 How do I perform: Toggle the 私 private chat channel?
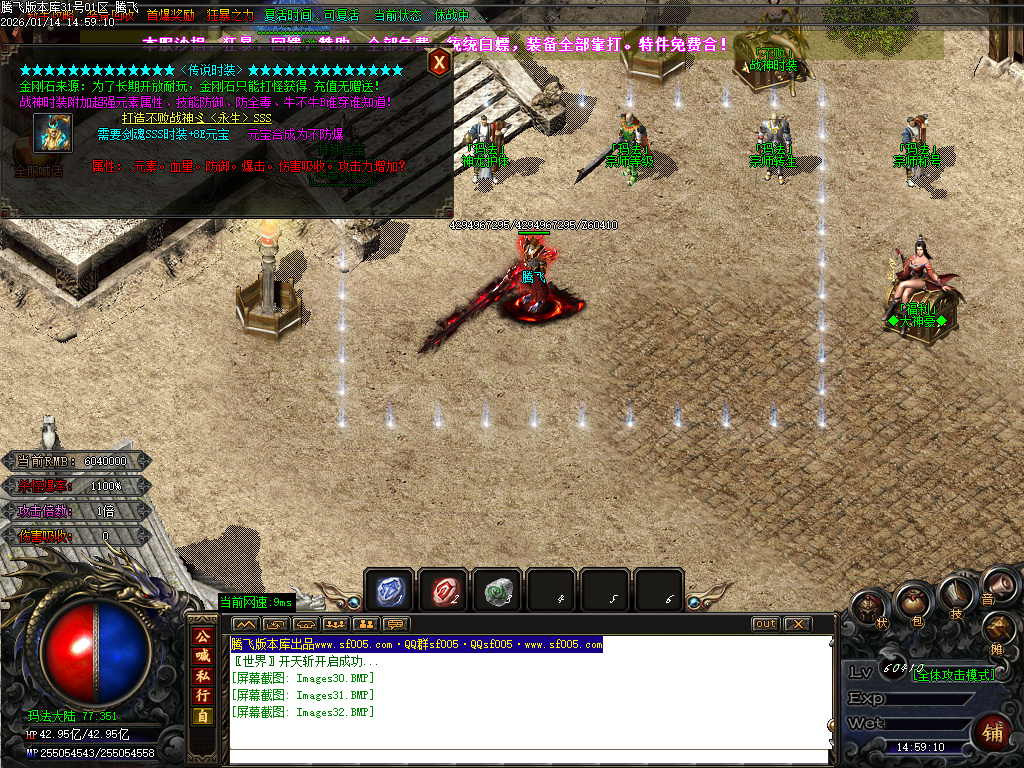202,676
